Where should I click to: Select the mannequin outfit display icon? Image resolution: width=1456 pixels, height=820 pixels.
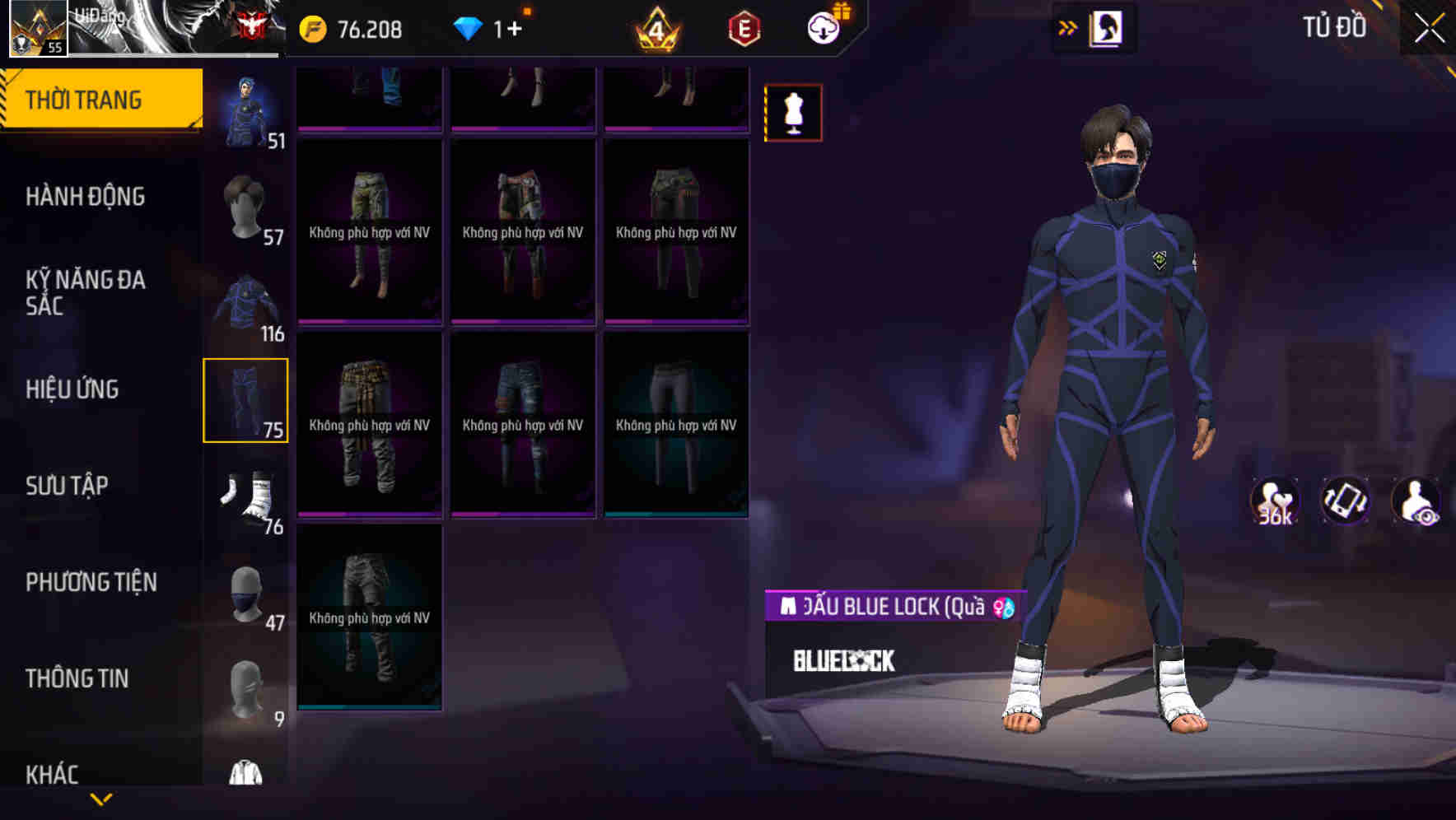coord(792,112)
